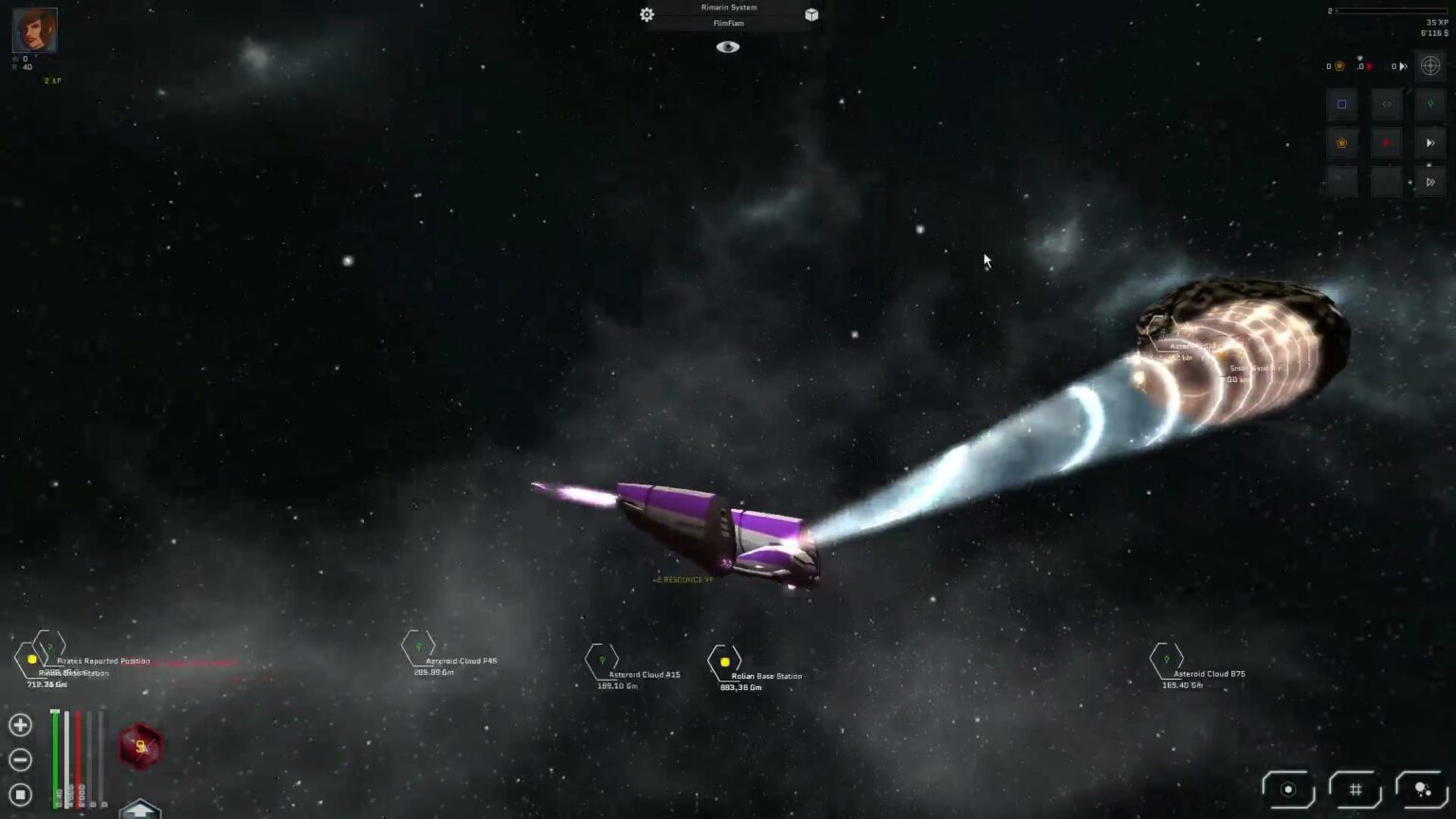Select the red shield command button
Image resolution: width=1456 pixels, height=819 pixels.
click(x=1386, y=143)
